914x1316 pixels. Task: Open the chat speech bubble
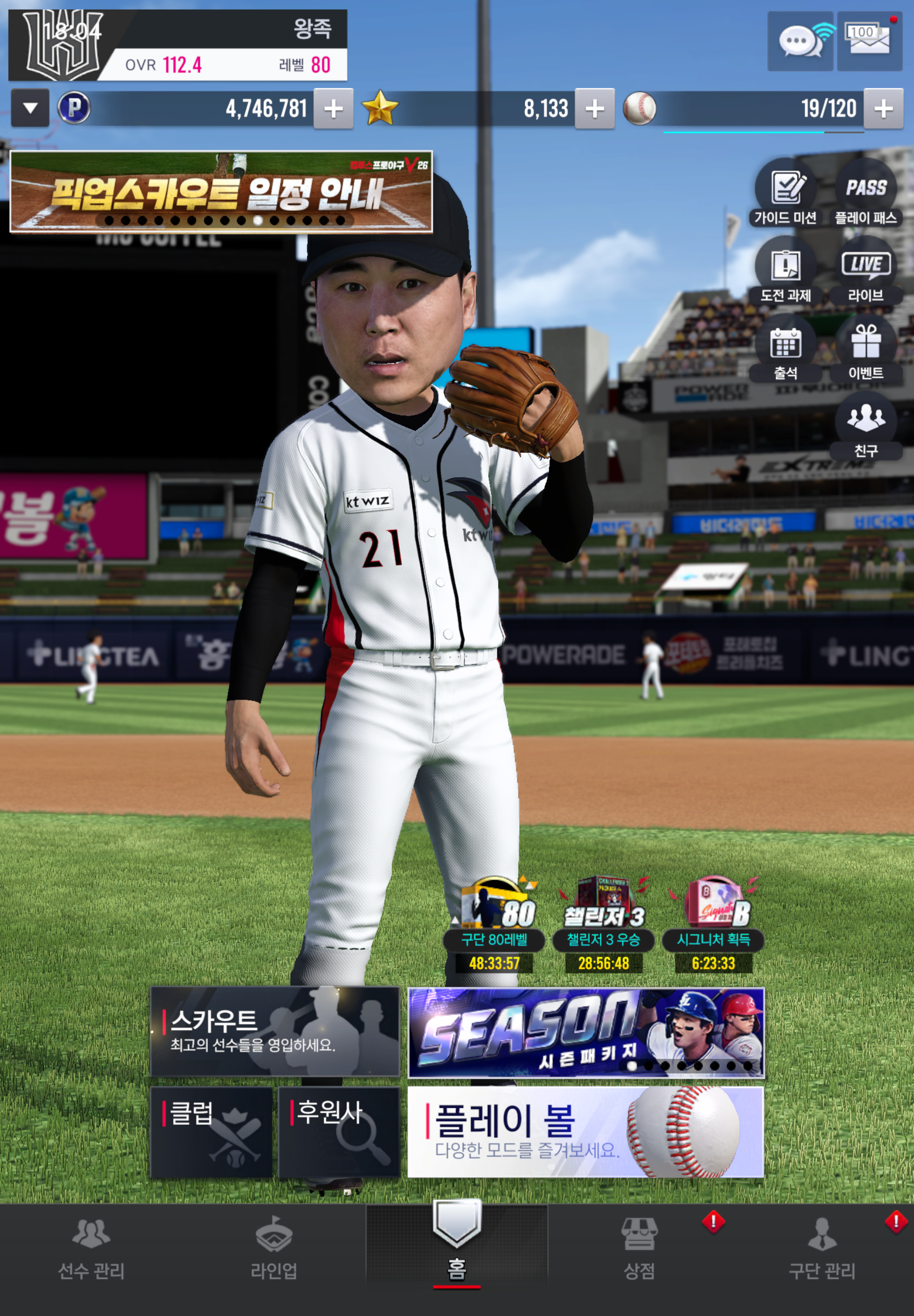coord(800,41)
